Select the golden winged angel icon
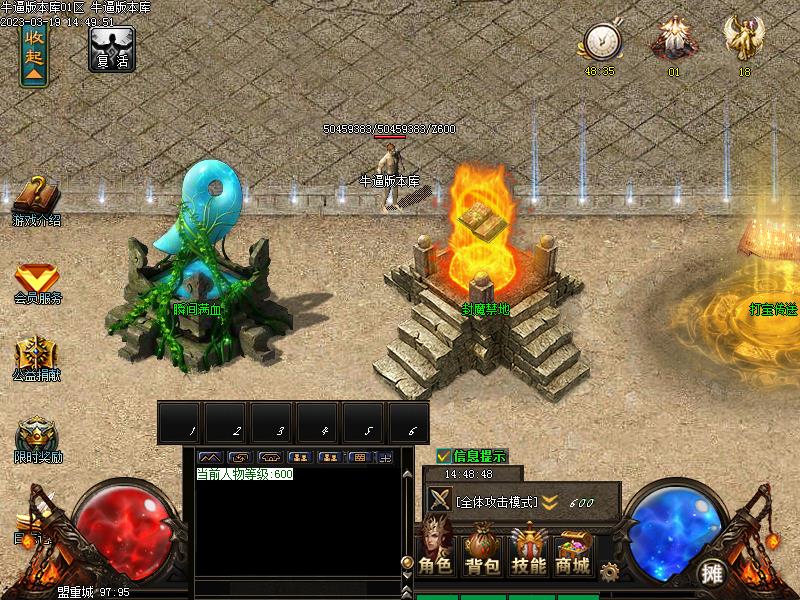The image size is (800, 600). click(744, 39)
